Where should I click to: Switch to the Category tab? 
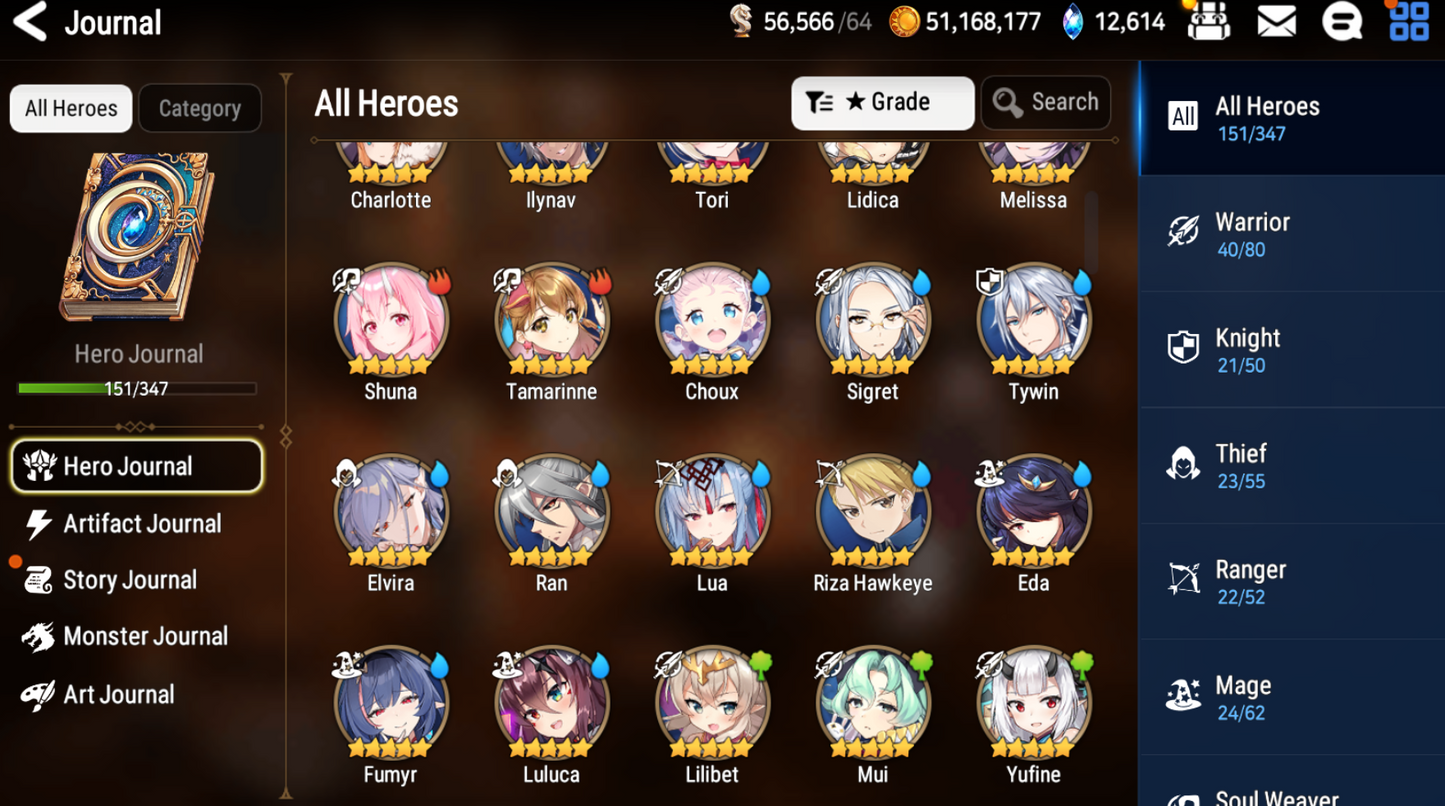pyautogui.click(x=199, y=108)
